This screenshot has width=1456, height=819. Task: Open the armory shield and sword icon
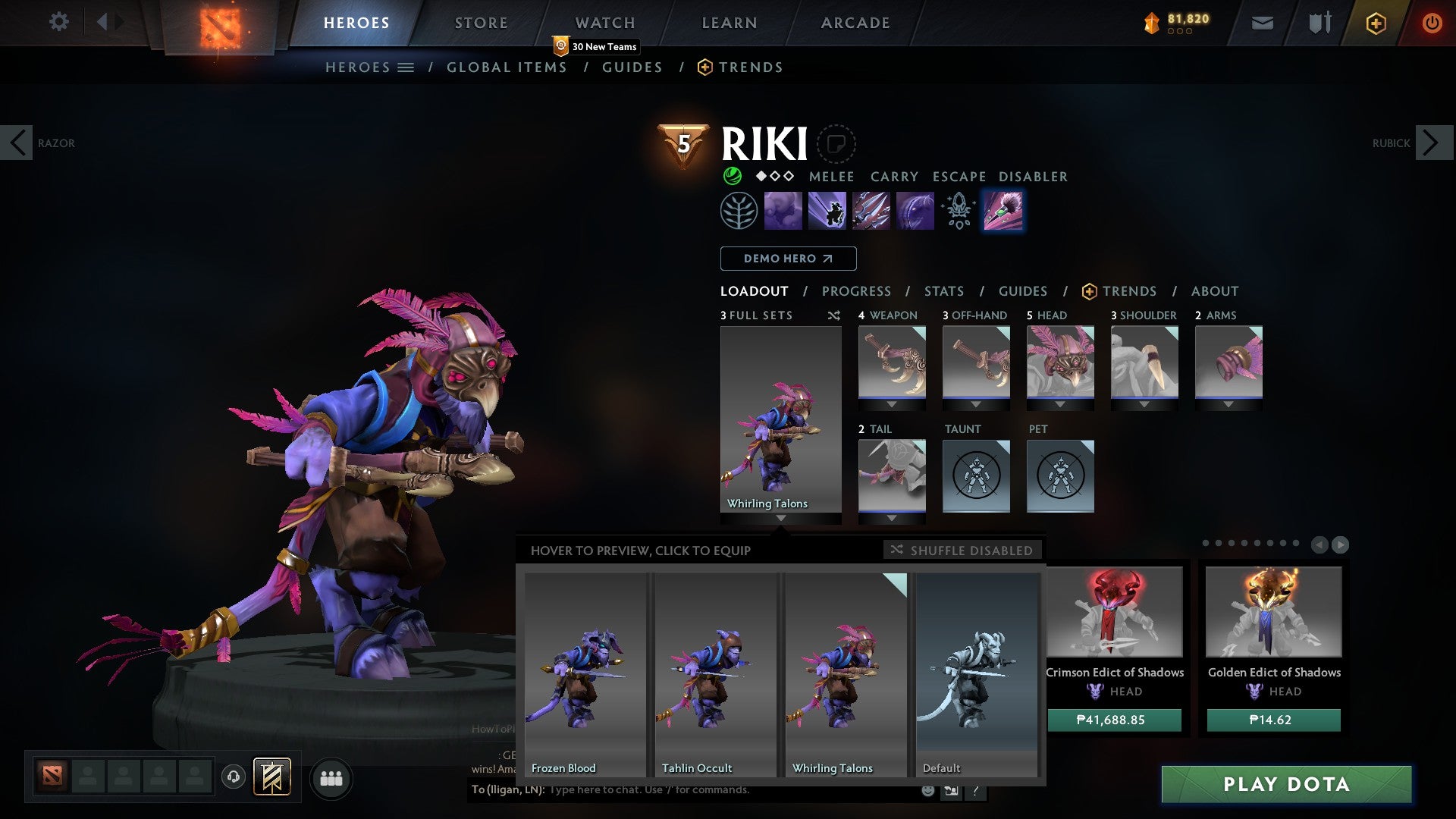point(1319,23)
